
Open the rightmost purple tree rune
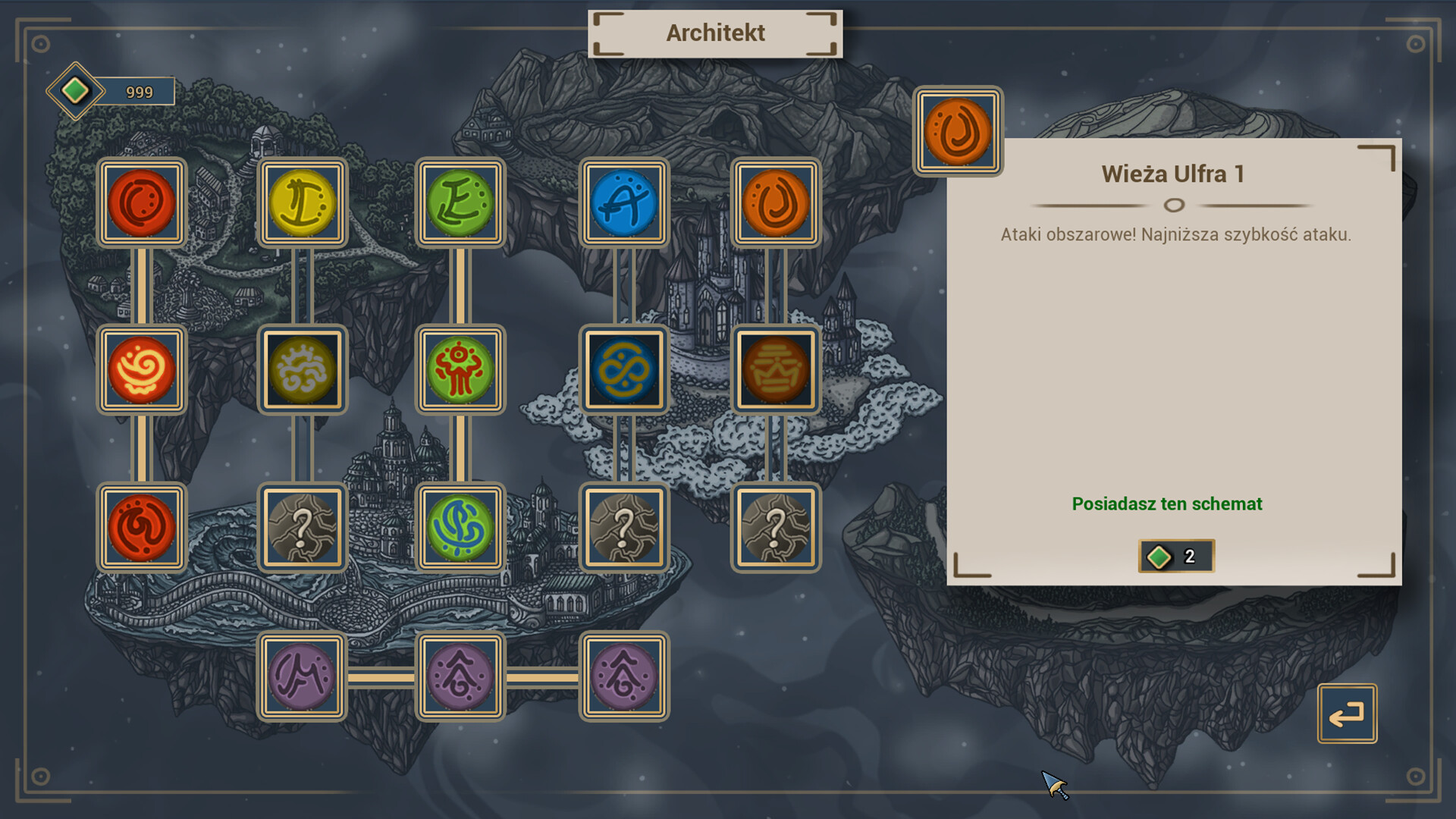[x=620, y=679]
